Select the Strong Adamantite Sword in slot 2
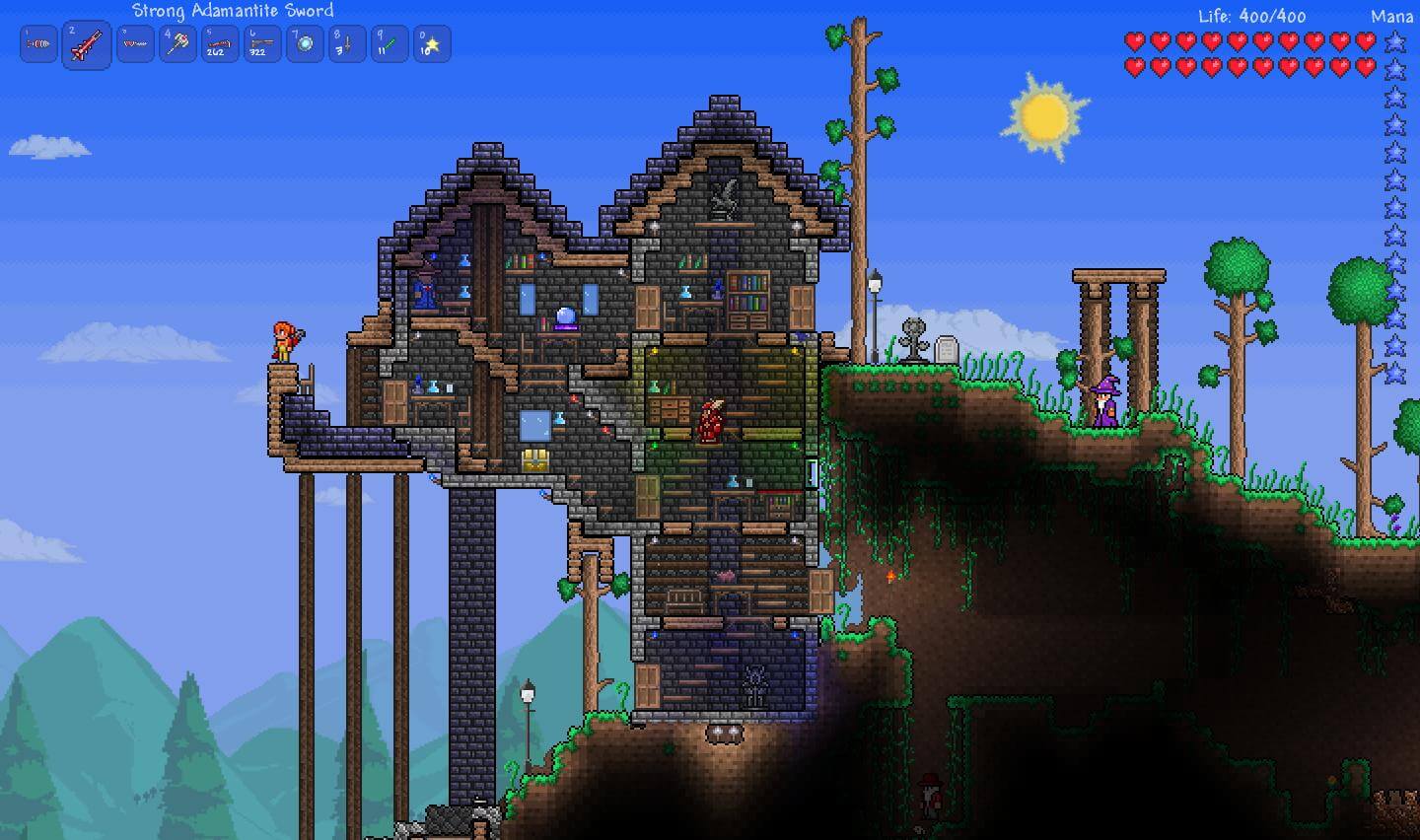The width and height of the screenshot is (1420, 840). tap(86, 43)
